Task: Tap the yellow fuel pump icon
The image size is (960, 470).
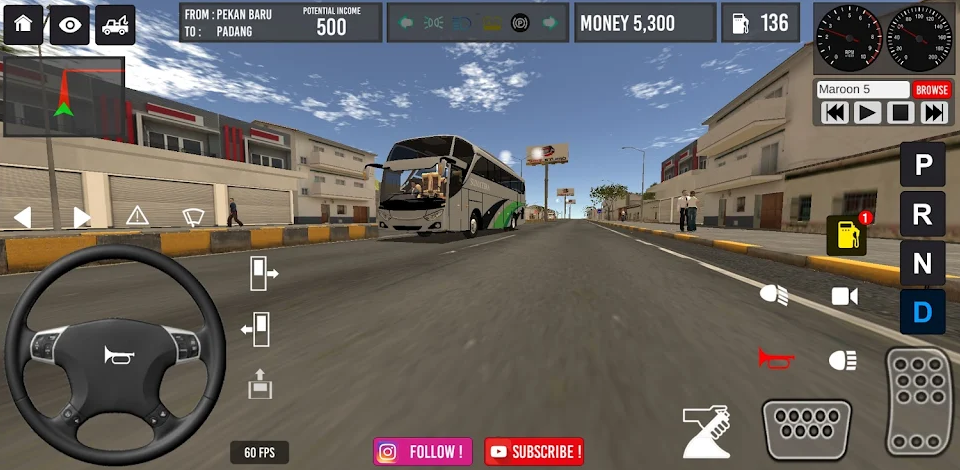Action: point(845,236)
